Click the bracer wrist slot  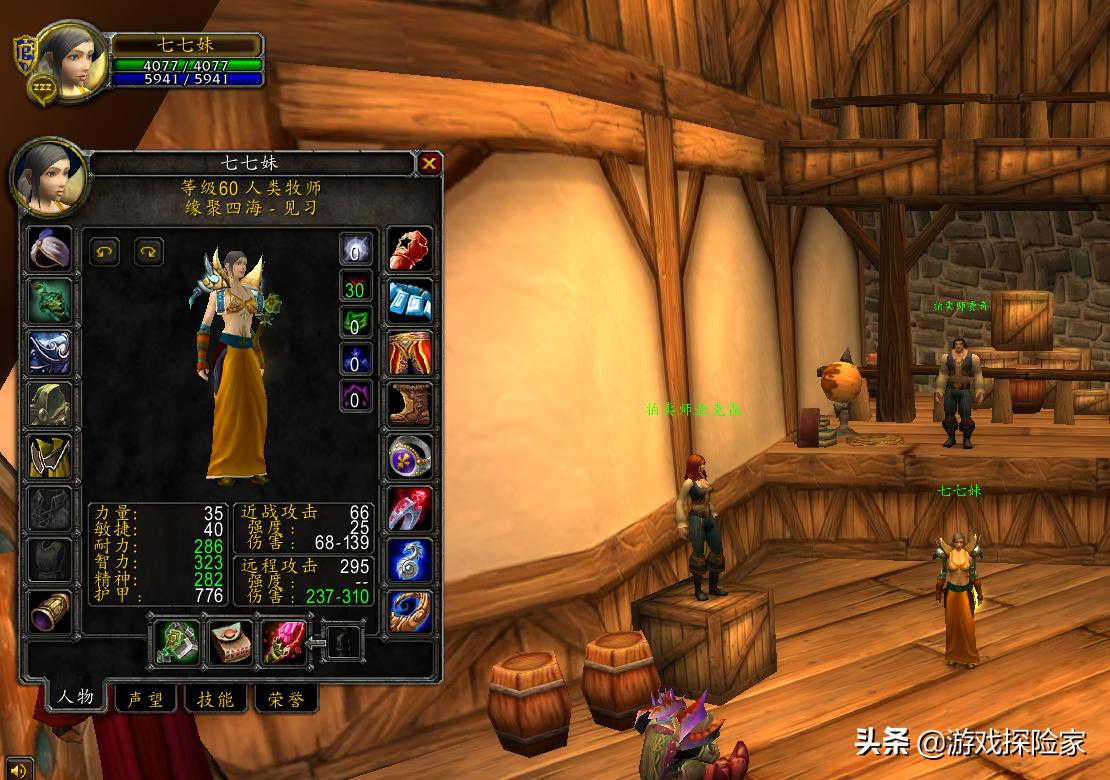click(x=49, y=612)
